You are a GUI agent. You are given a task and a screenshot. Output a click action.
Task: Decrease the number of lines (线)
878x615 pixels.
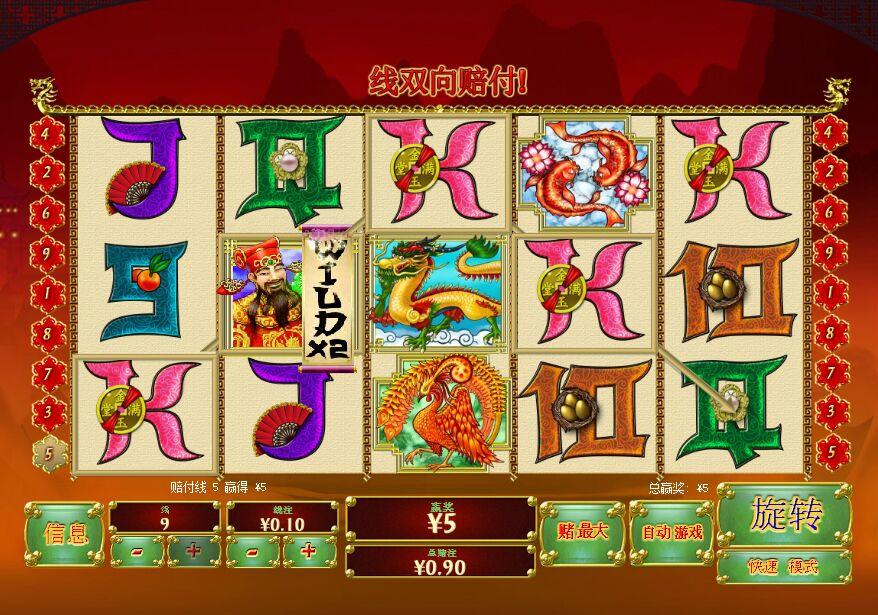tap(137, 551)
